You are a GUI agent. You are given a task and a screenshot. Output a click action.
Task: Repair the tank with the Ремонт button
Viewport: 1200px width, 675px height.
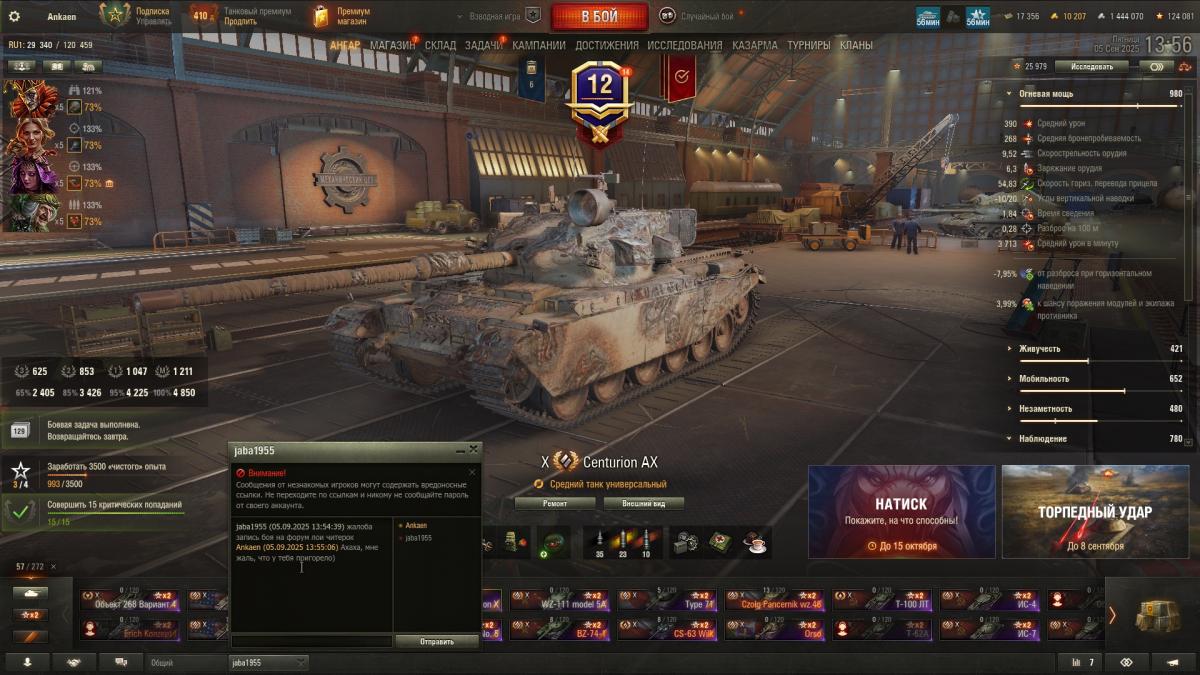(x=555, y=503)
